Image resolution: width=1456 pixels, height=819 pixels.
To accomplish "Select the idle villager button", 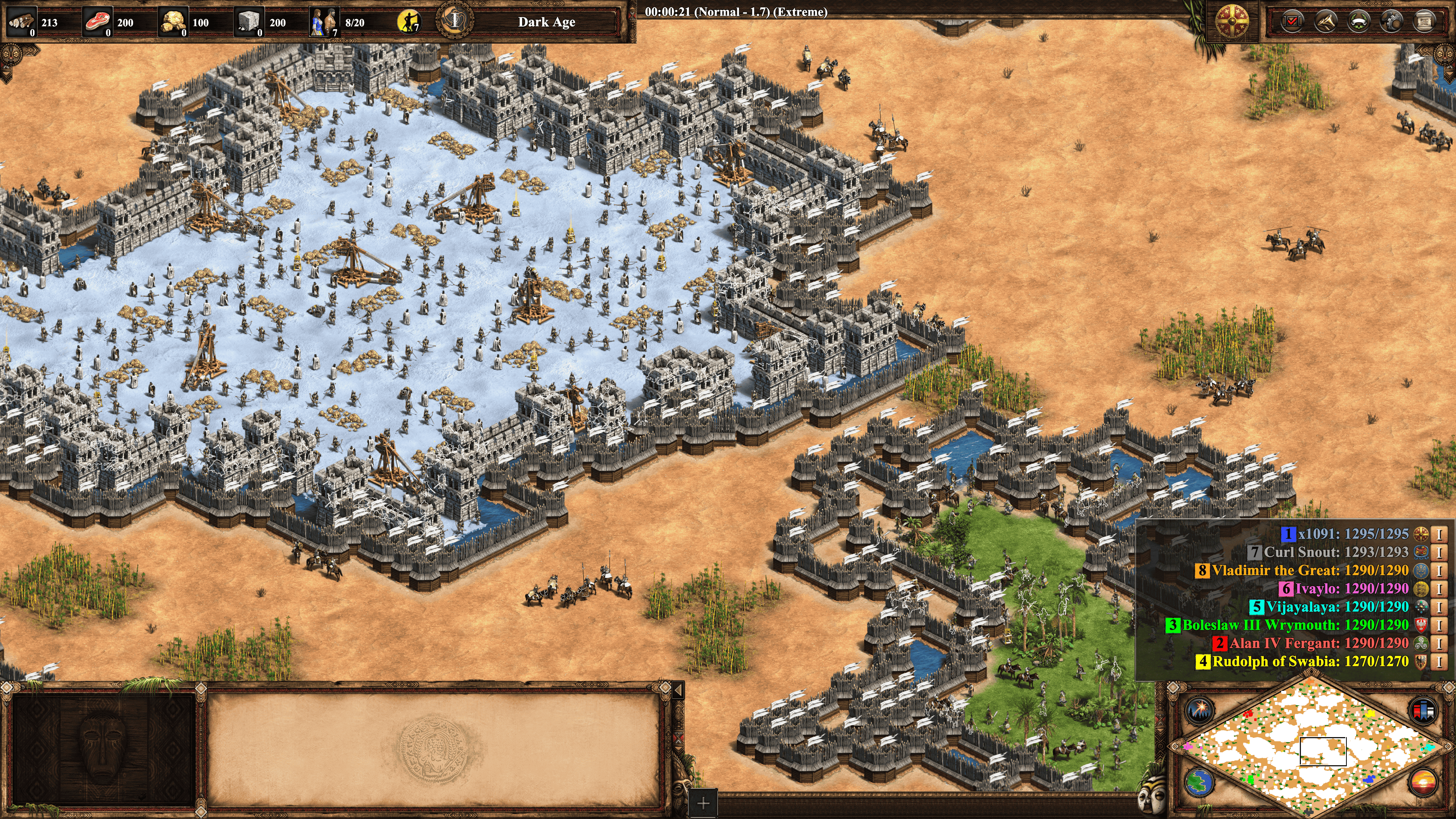I will point(408,22).
